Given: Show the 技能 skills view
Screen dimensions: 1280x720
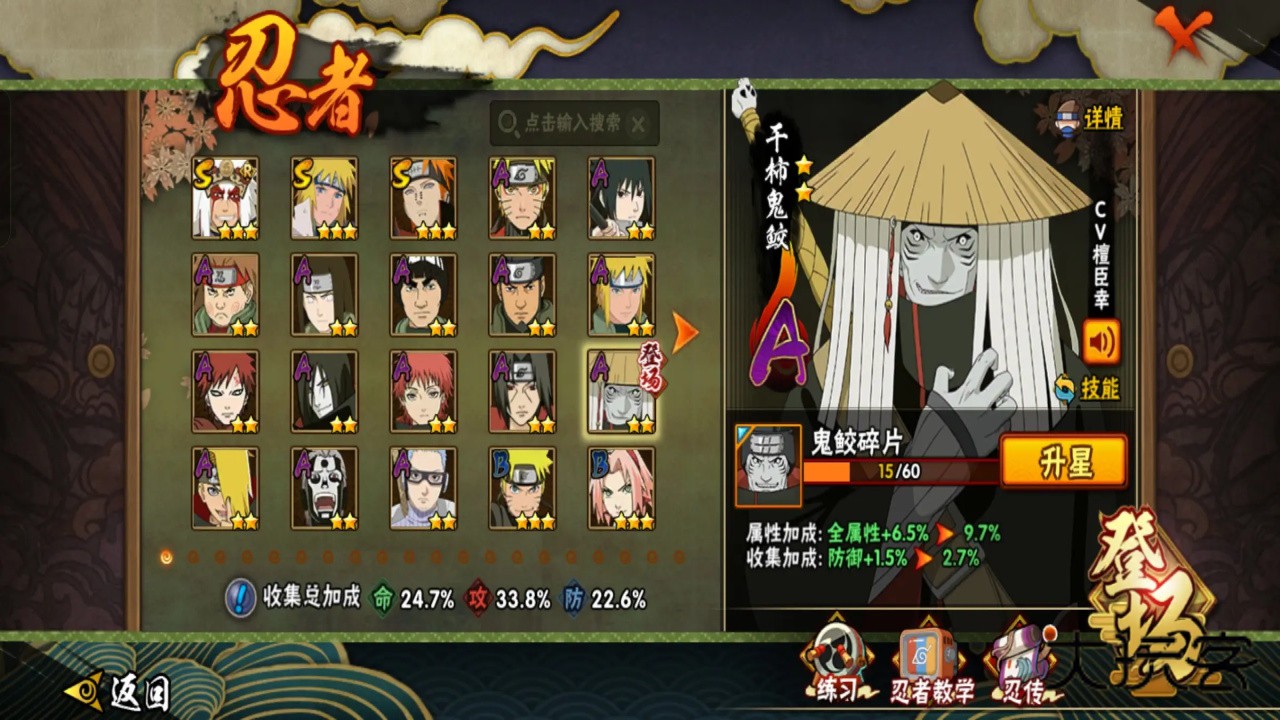Looking at the screenshot, I should tap(1088, 388).
